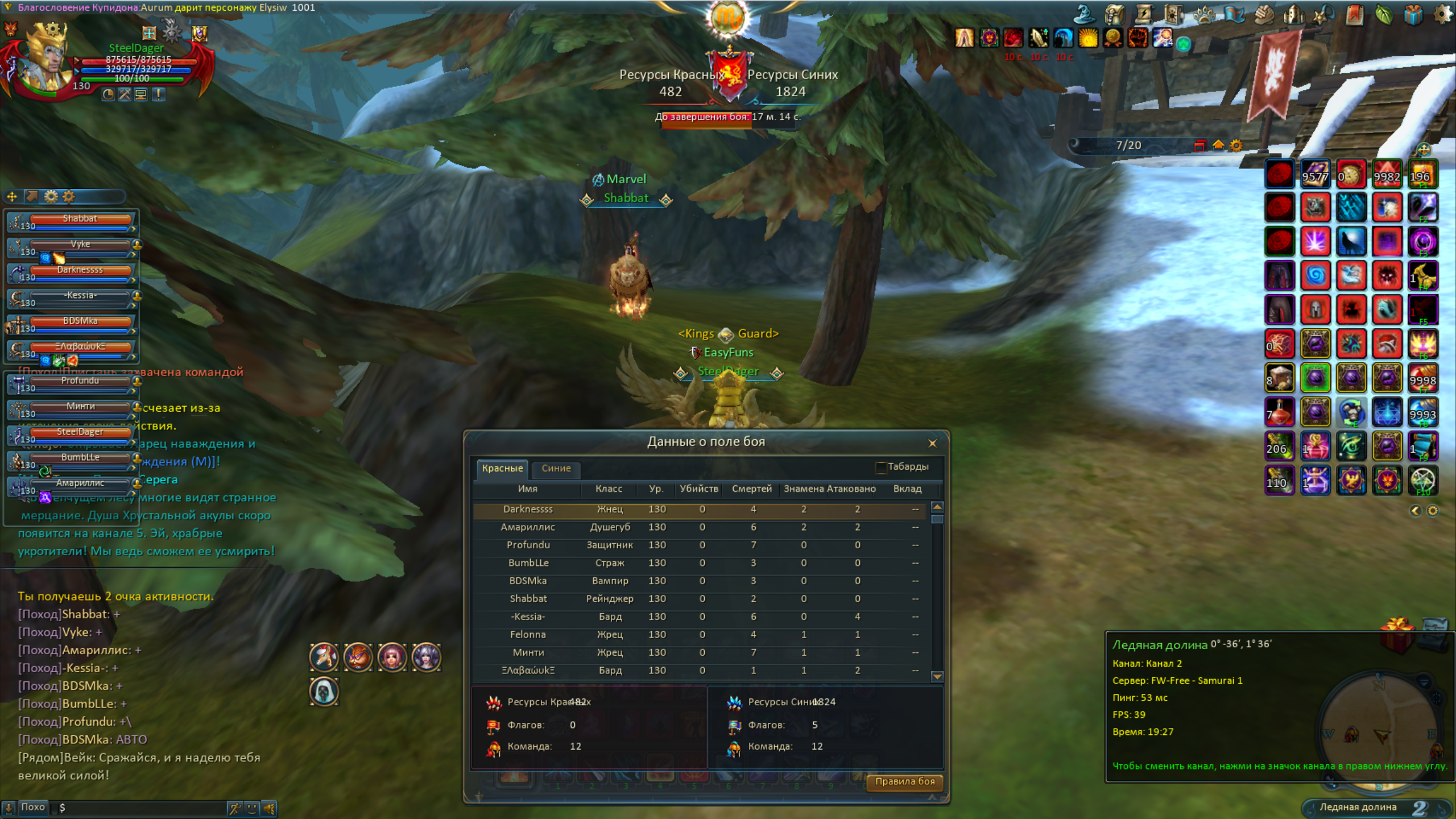The width and height of the screenshot is (1456, 819).
Task: Close the battlefield data window
Action: click(x=932, y=443)
